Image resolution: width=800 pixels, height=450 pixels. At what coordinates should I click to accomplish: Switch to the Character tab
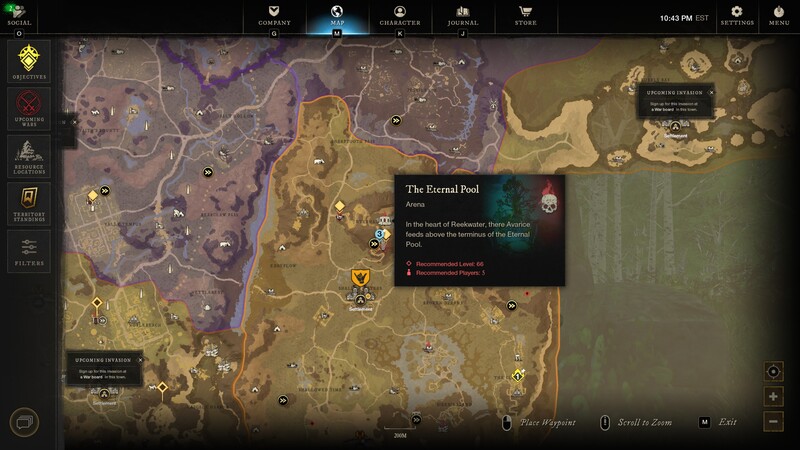click(x=400, y=15)
